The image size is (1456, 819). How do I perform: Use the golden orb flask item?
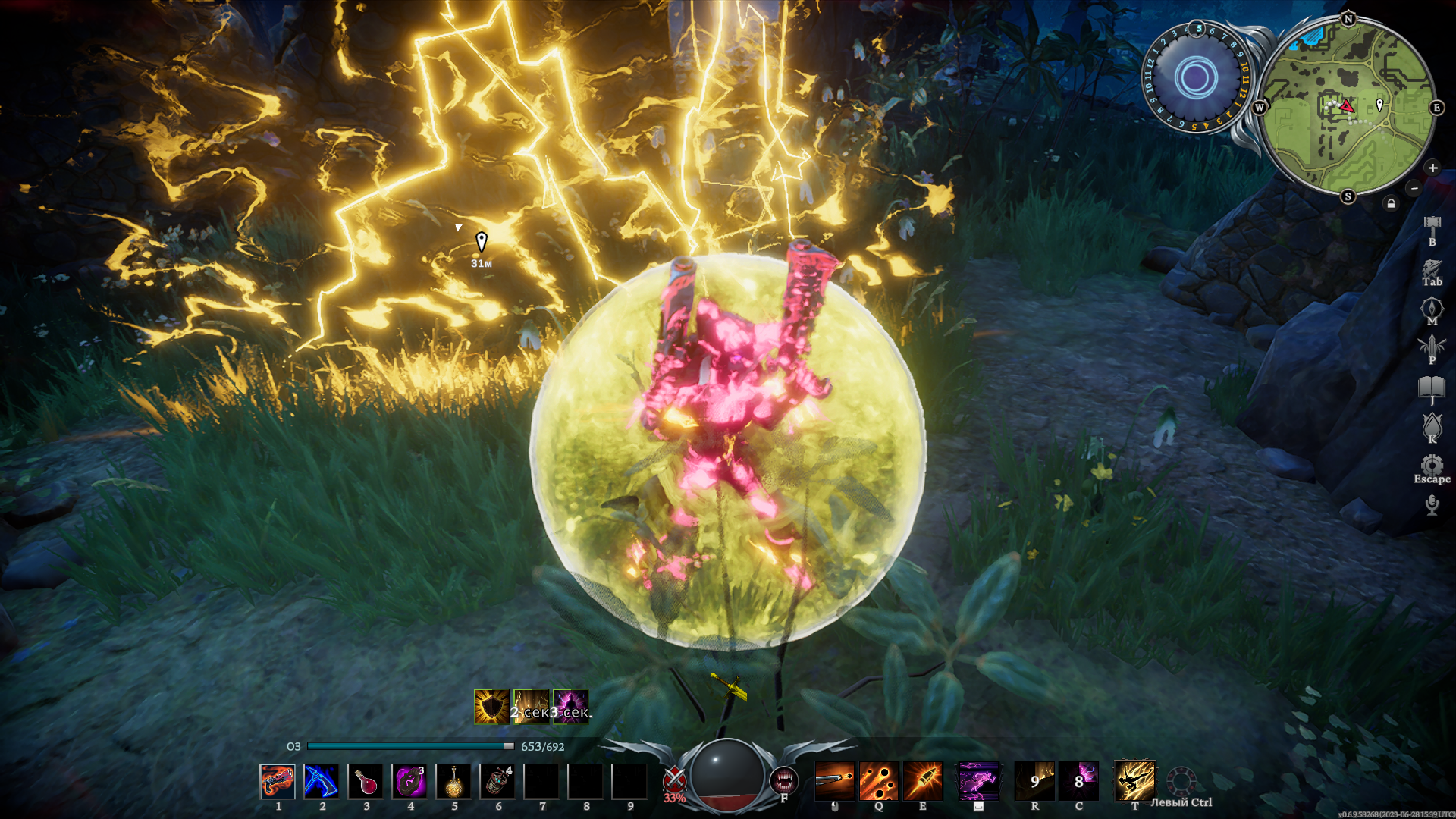point(453,781)
